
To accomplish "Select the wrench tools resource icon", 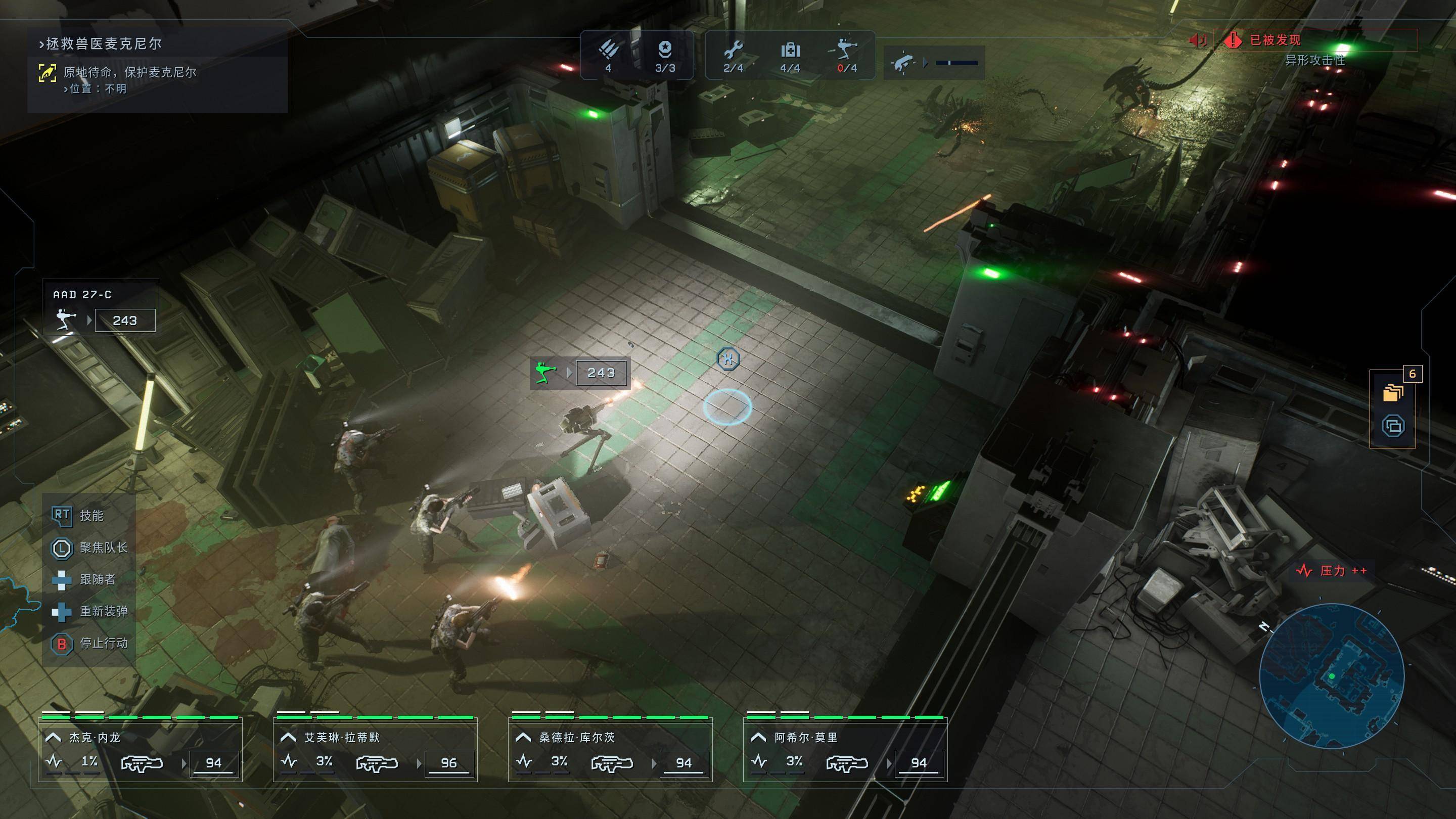I will pos(733,51).
